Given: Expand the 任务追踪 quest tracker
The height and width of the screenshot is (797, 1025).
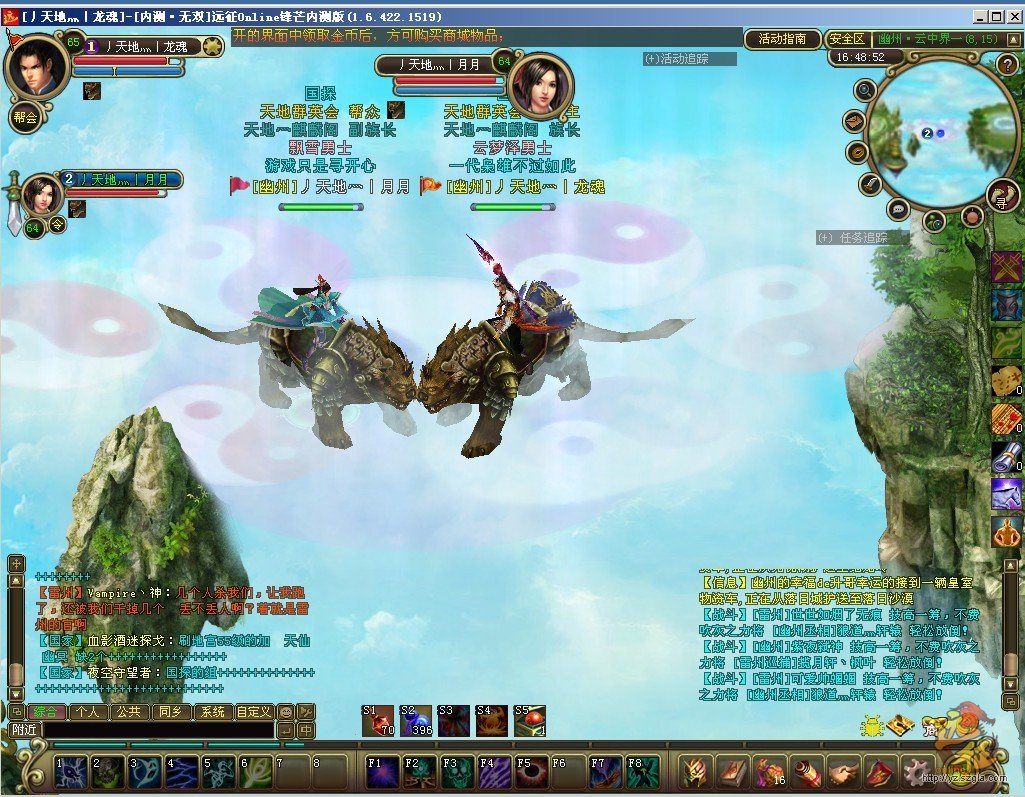Looking at the screenshot, I should (x=861, y=238).
